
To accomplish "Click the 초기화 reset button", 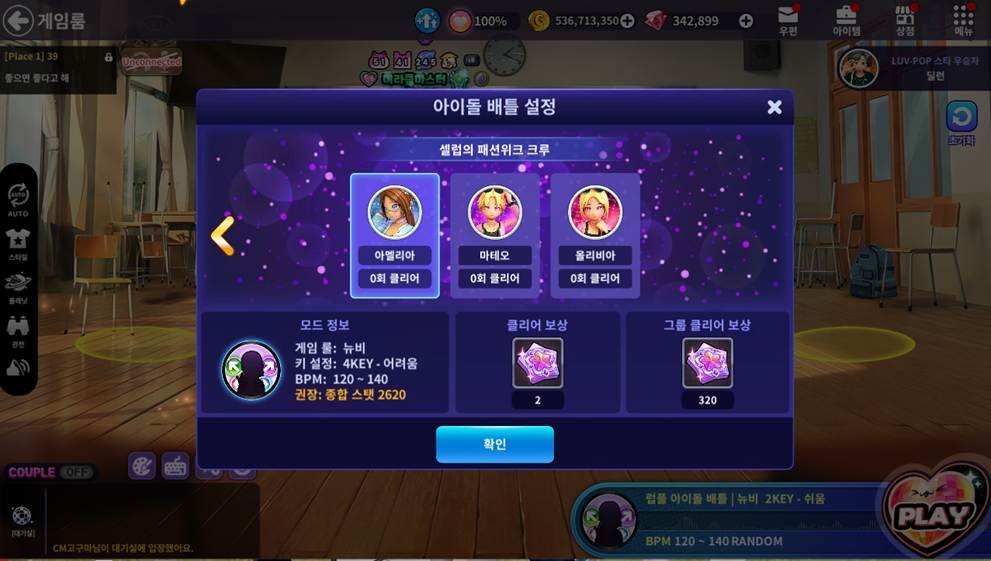I will 961,120.
